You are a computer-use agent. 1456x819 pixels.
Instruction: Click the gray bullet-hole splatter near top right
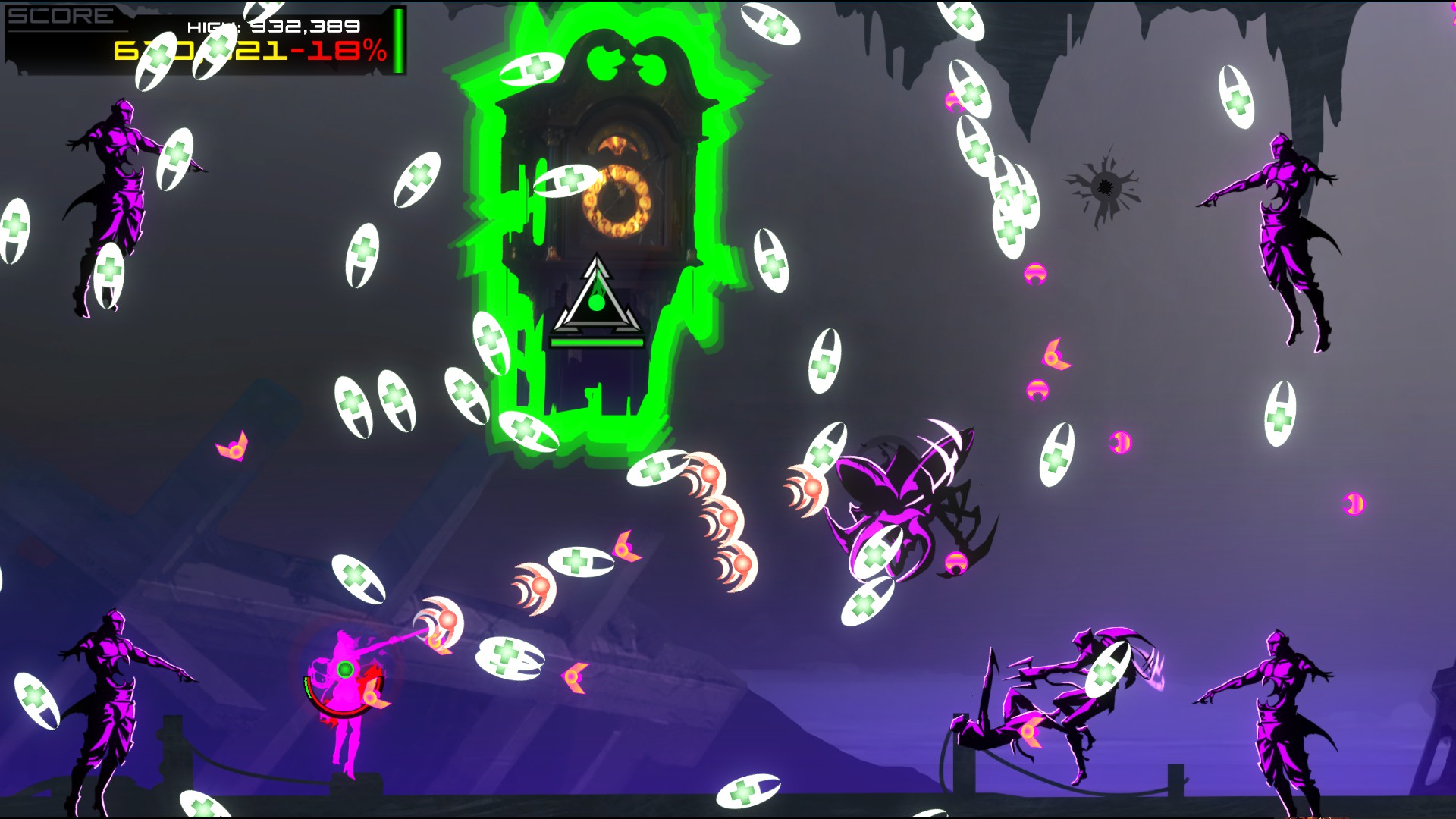coord(1106,184)
